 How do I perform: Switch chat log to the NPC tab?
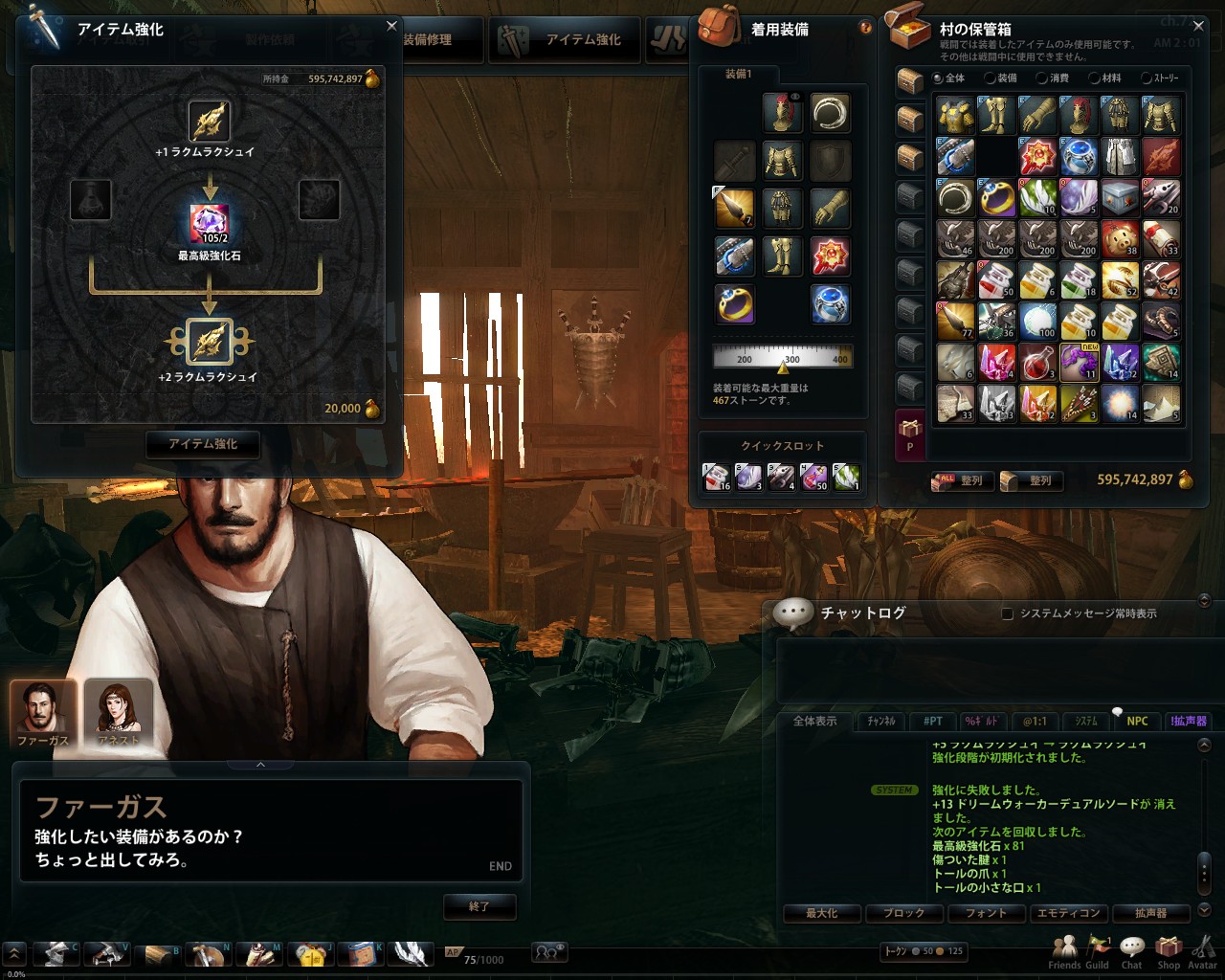pos(1137,722)
